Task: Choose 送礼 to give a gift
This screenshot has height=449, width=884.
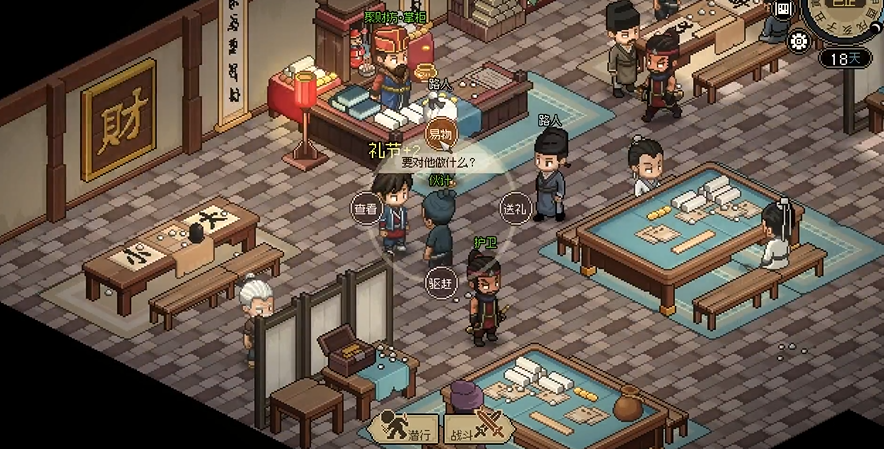Action: pos(514,209)
